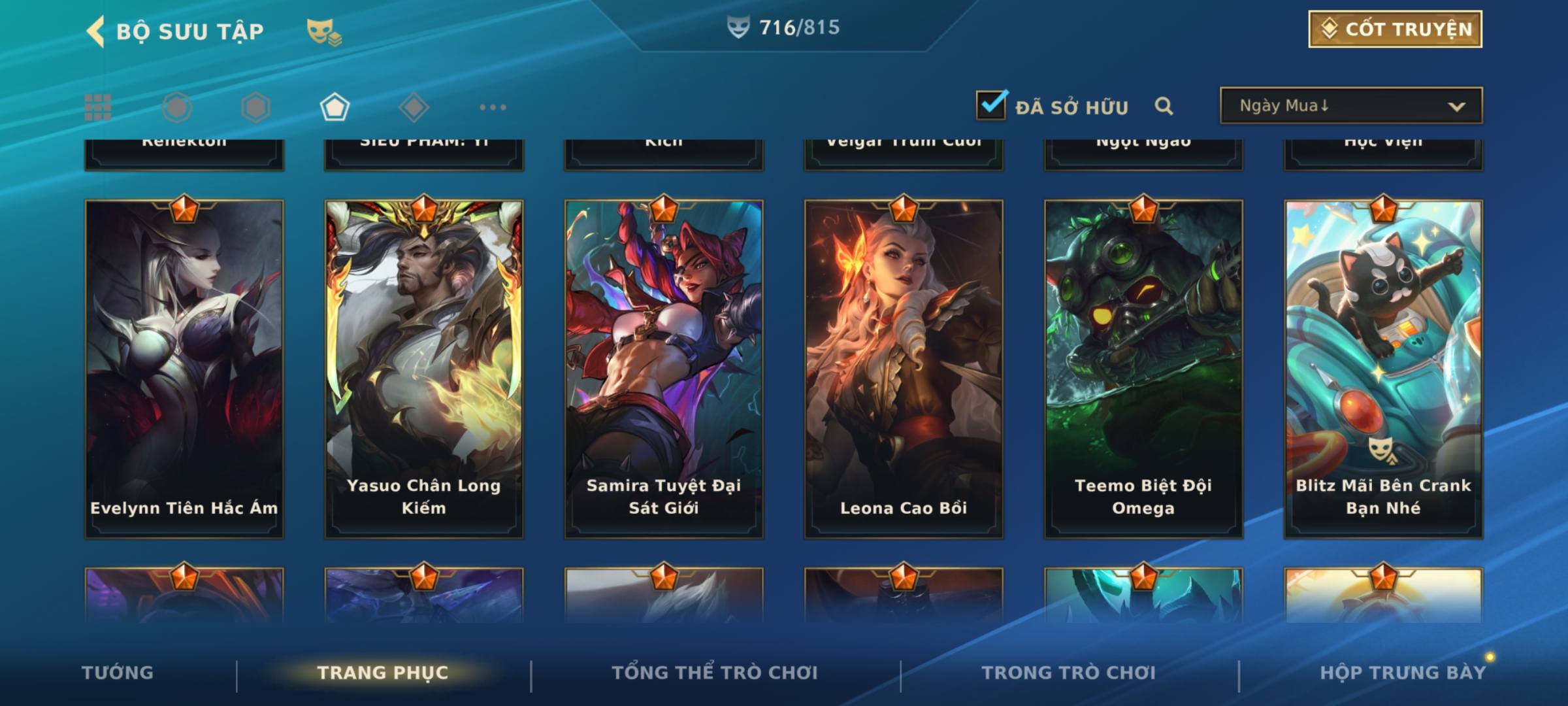Screen dimensions: 1568x706
Task: Open the skin search magnifier
Action: click(1164, 106)
